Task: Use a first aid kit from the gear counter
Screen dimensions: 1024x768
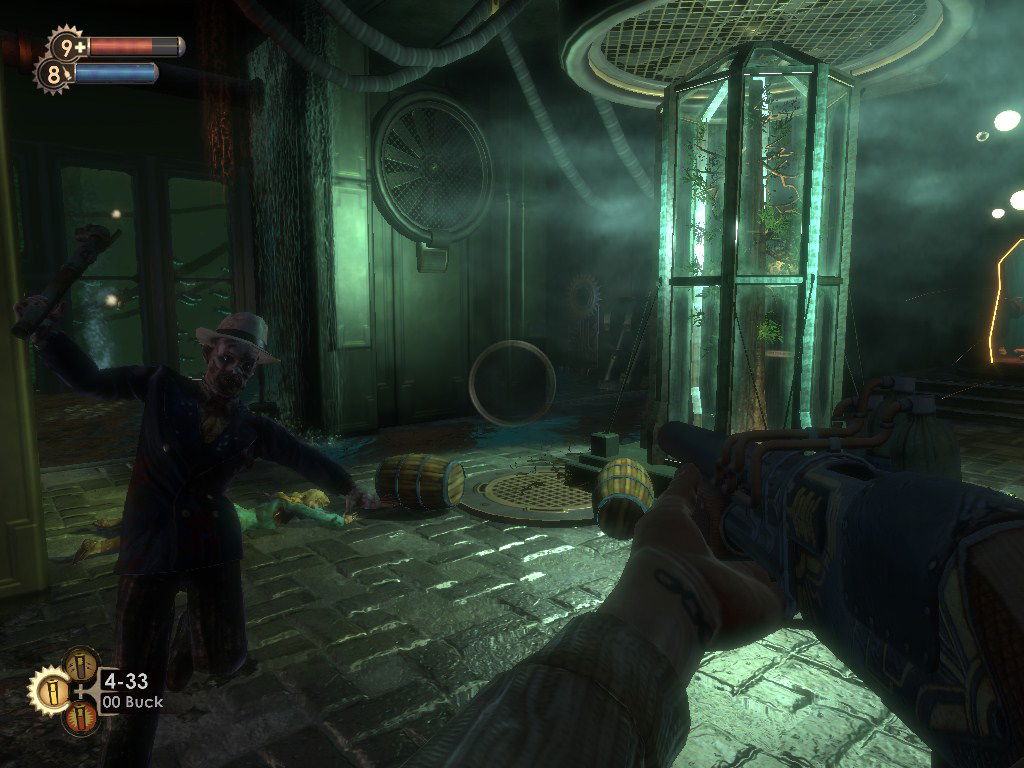Action: click(x=67, y=45)
